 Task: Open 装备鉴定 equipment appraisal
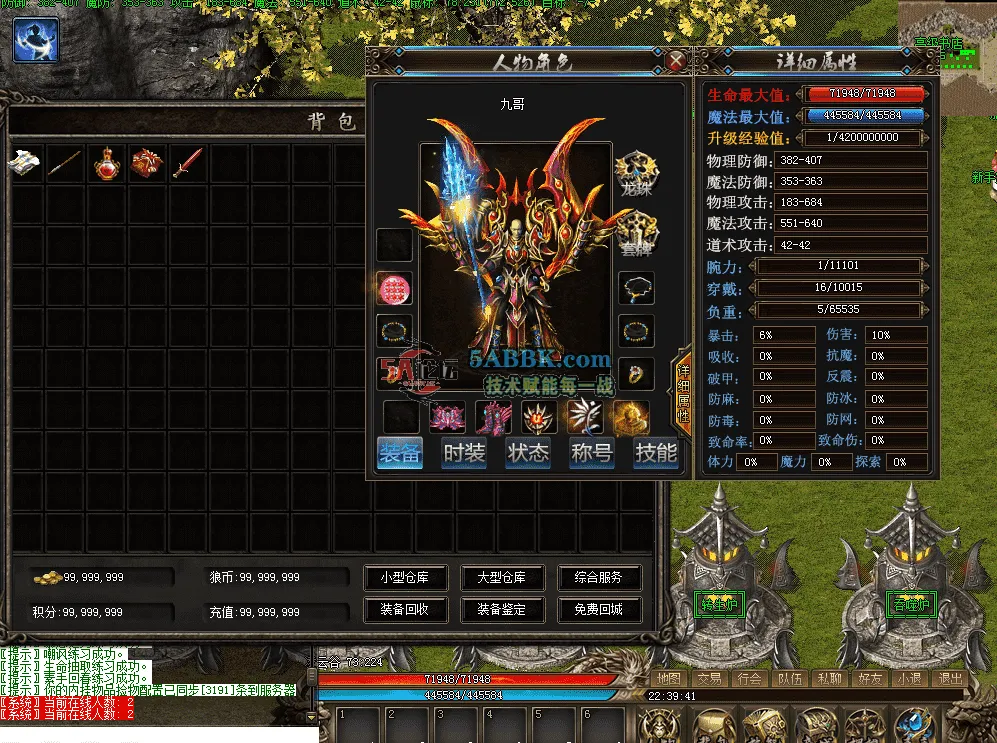[501, 609]
